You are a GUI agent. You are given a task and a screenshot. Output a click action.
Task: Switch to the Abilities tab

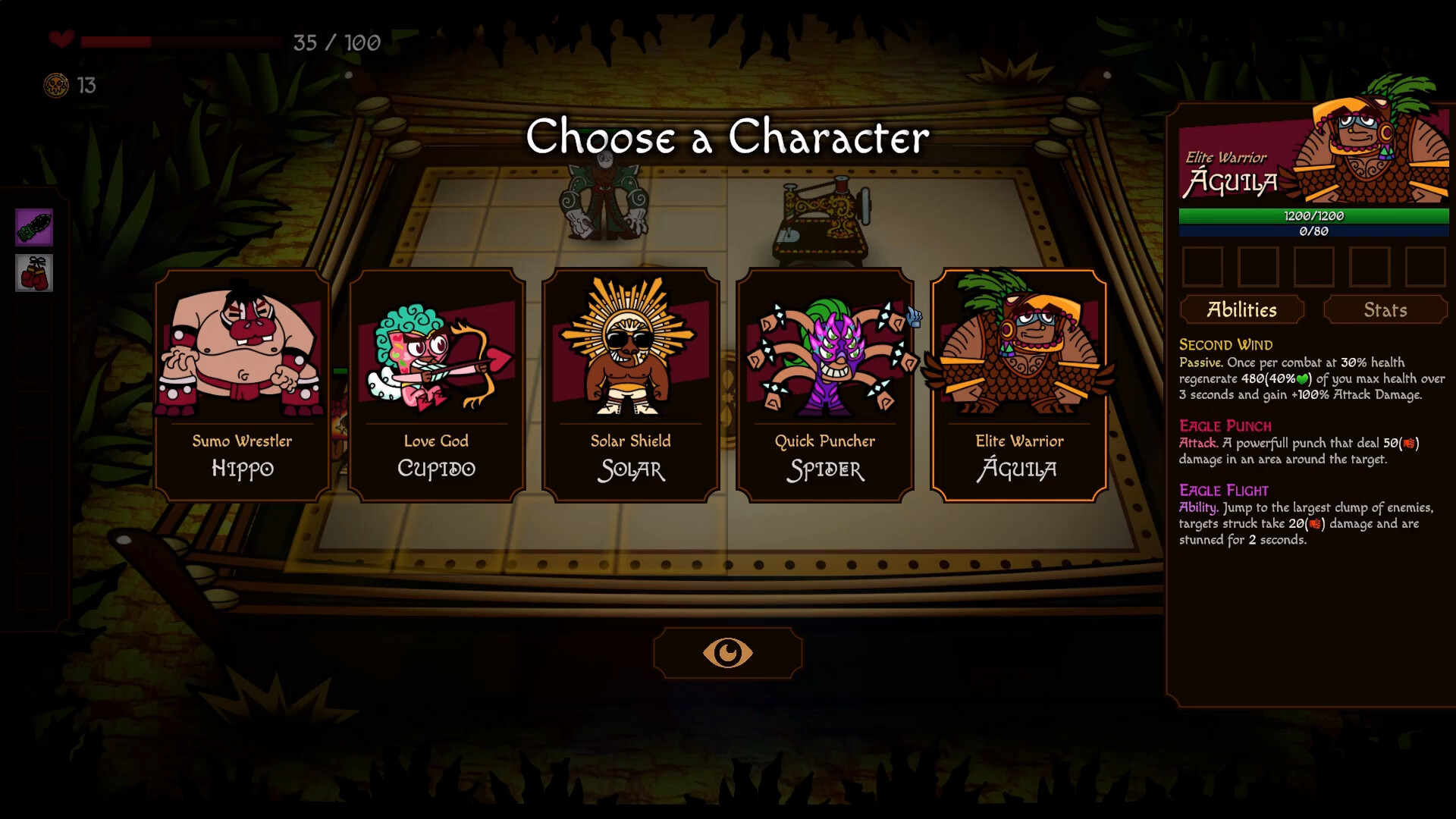[1242, 309]
